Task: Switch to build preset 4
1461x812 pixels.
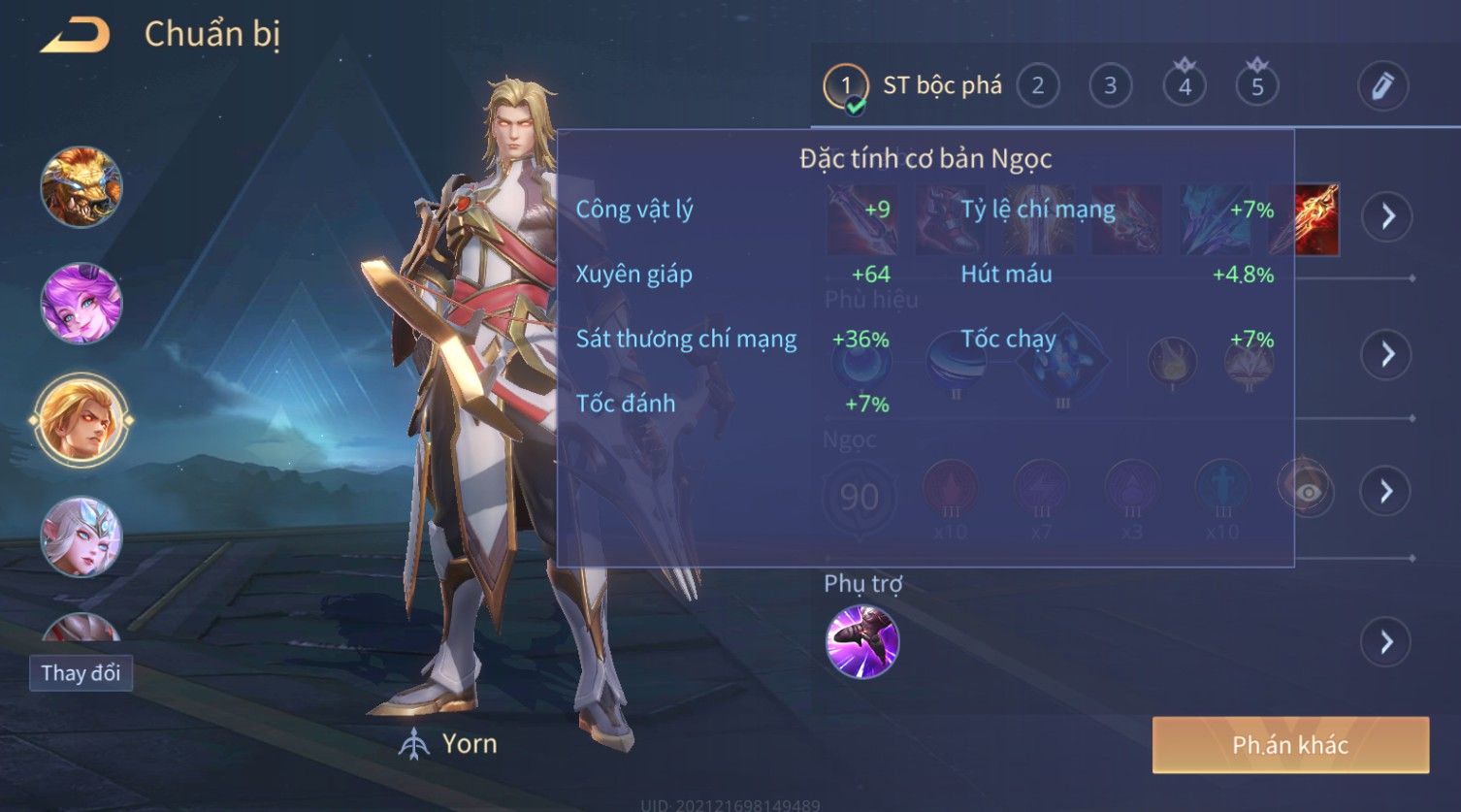Action: click(x=1184, y=86)
